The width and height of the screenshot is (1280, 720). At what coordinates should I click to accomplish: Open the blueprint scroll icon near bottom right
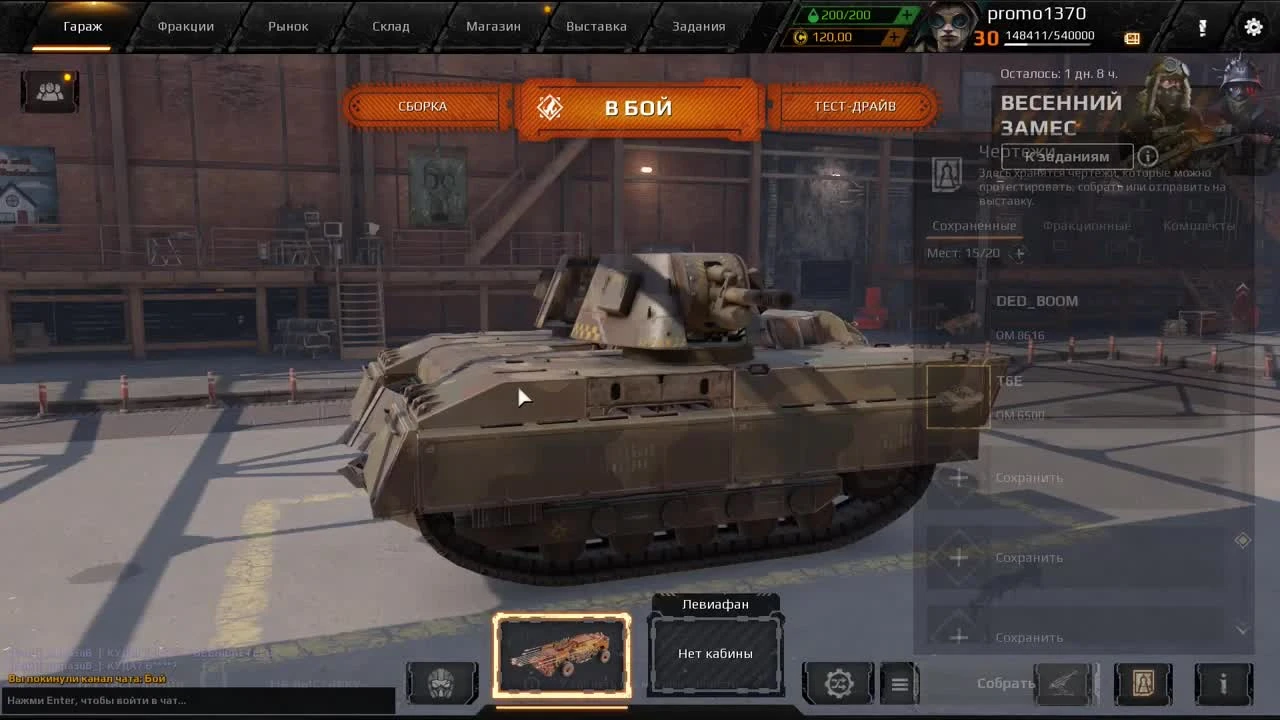[x=1144, y=683]
